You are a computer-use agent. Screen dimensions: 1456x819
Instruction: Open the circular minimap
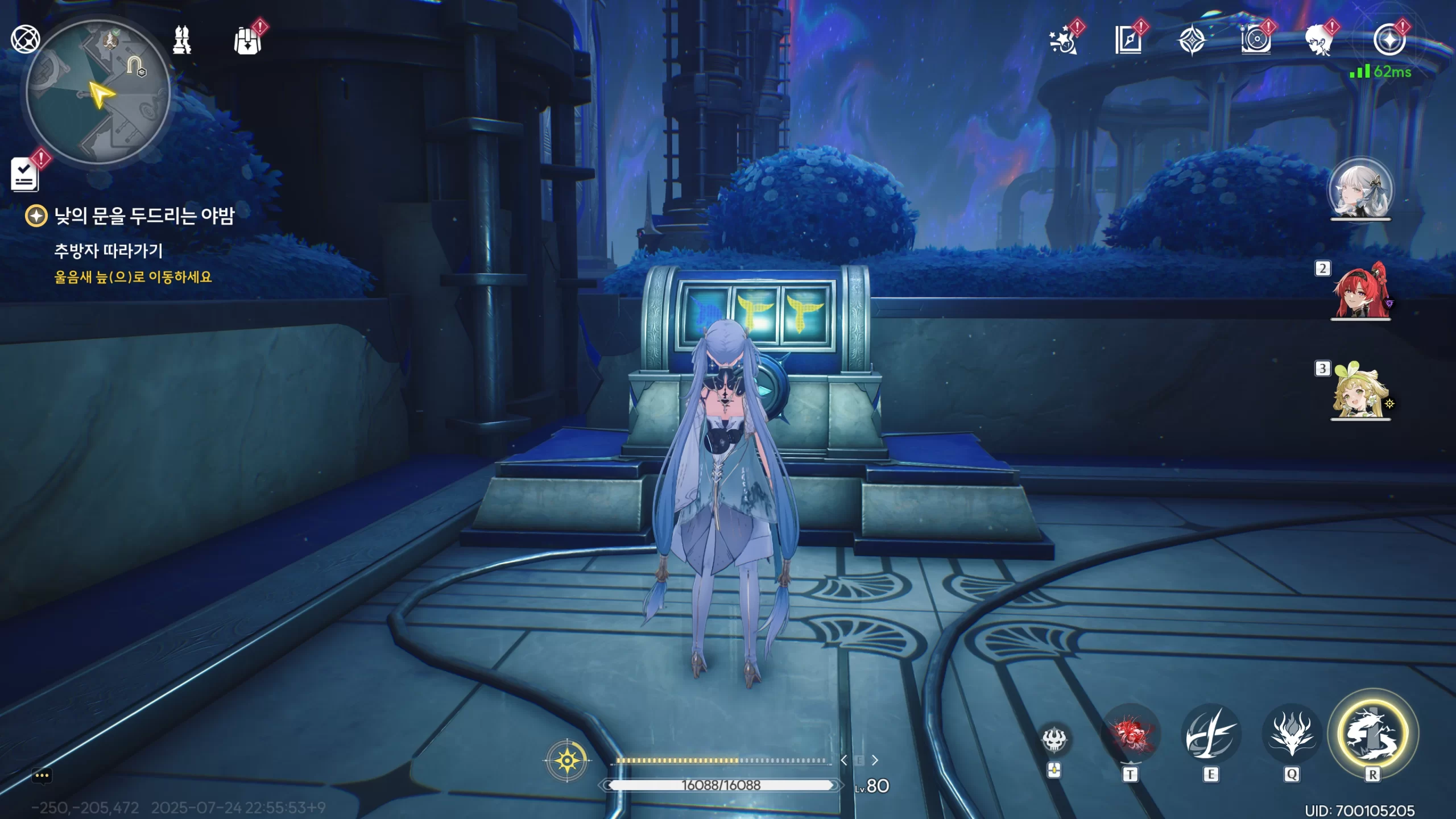point(98,92)
